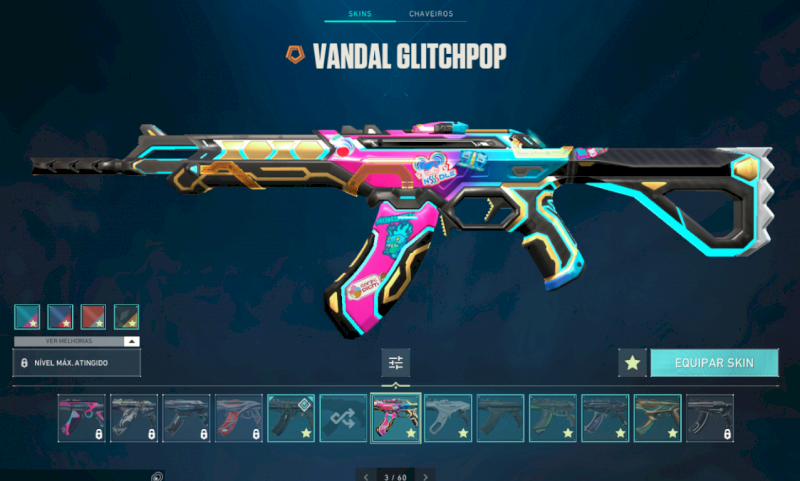This screenshot has height=481, width=800.
Task: Go to the previous skin page
Action: coord(367,476)
